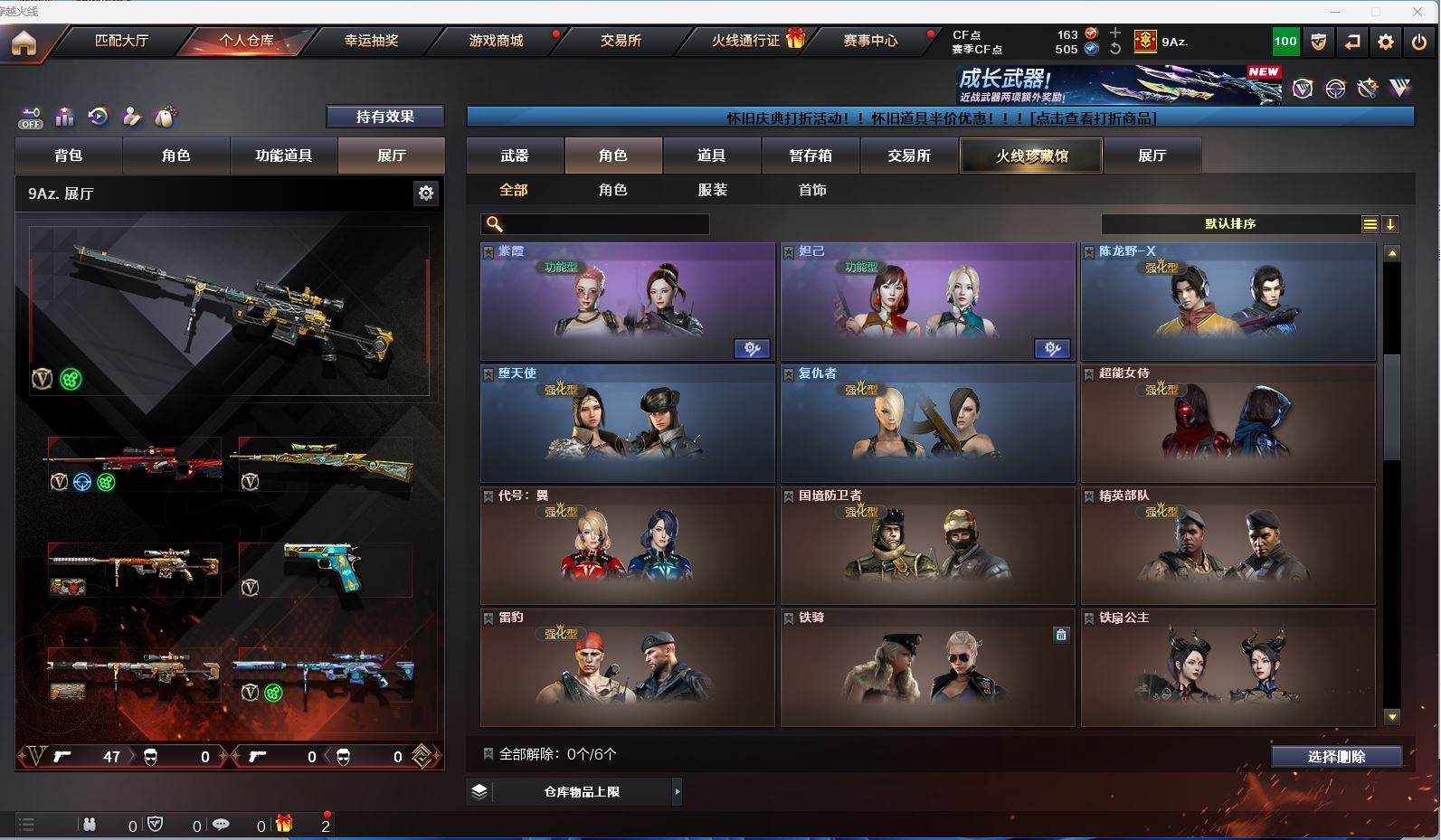Open the 火线通行证 battle pass
The width and height of the screenshot is (1441, 840).
(x=745, y=41)
